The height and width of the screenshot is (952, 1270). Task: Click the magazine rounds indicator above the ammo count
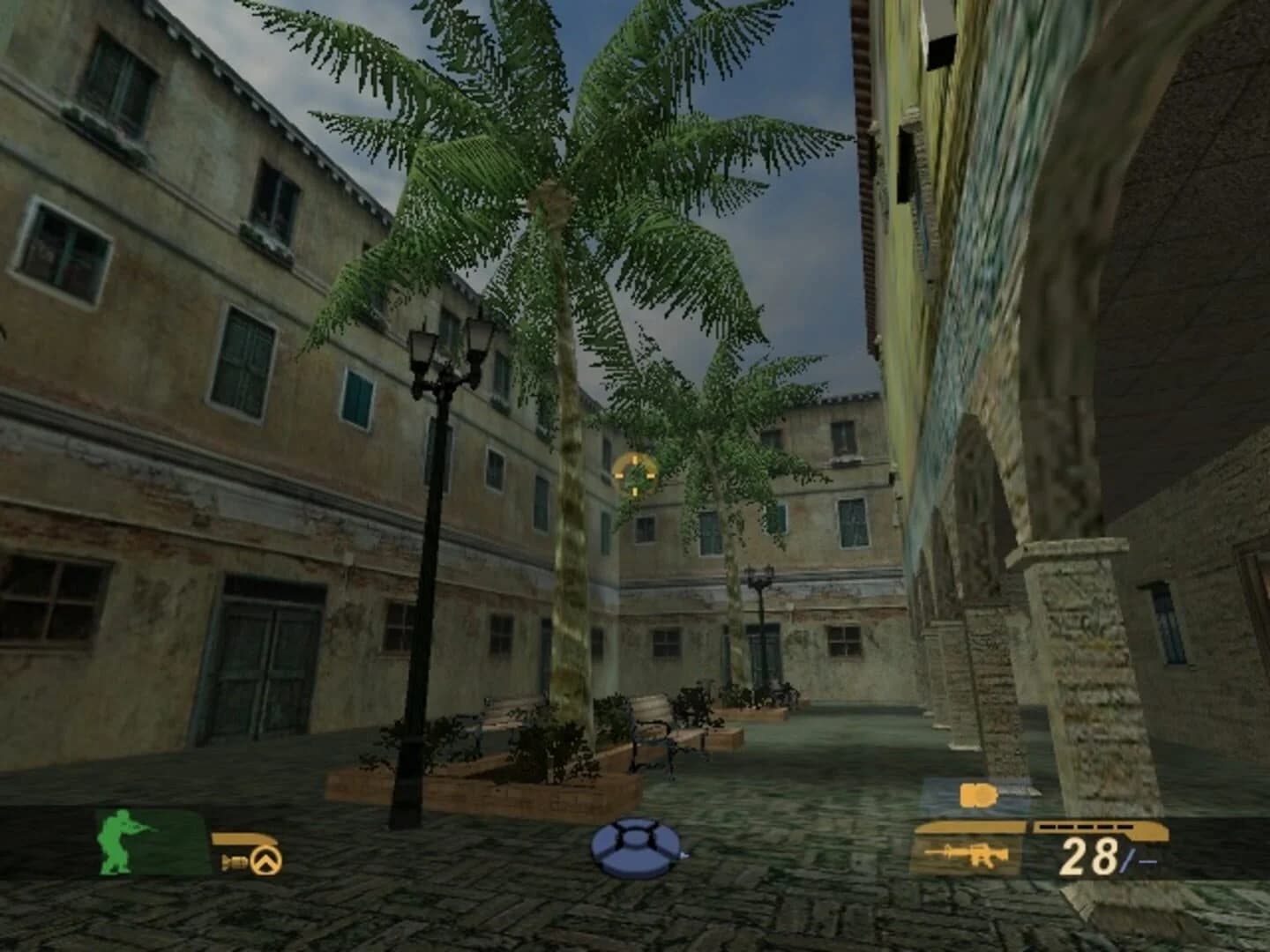pyautogui.click(x=1085, y=827)
